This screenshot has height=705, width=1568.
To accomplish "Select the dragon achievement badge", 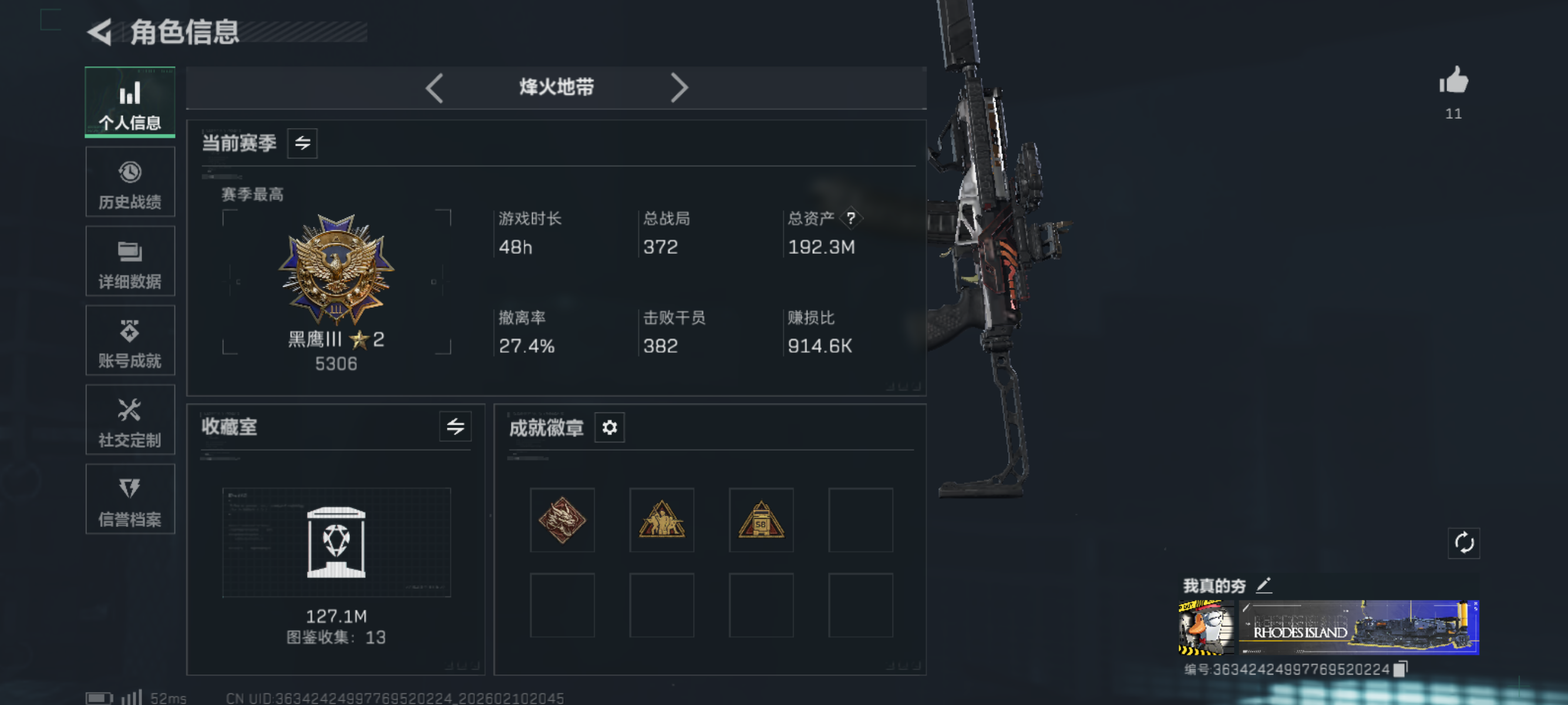I will 562,521.
